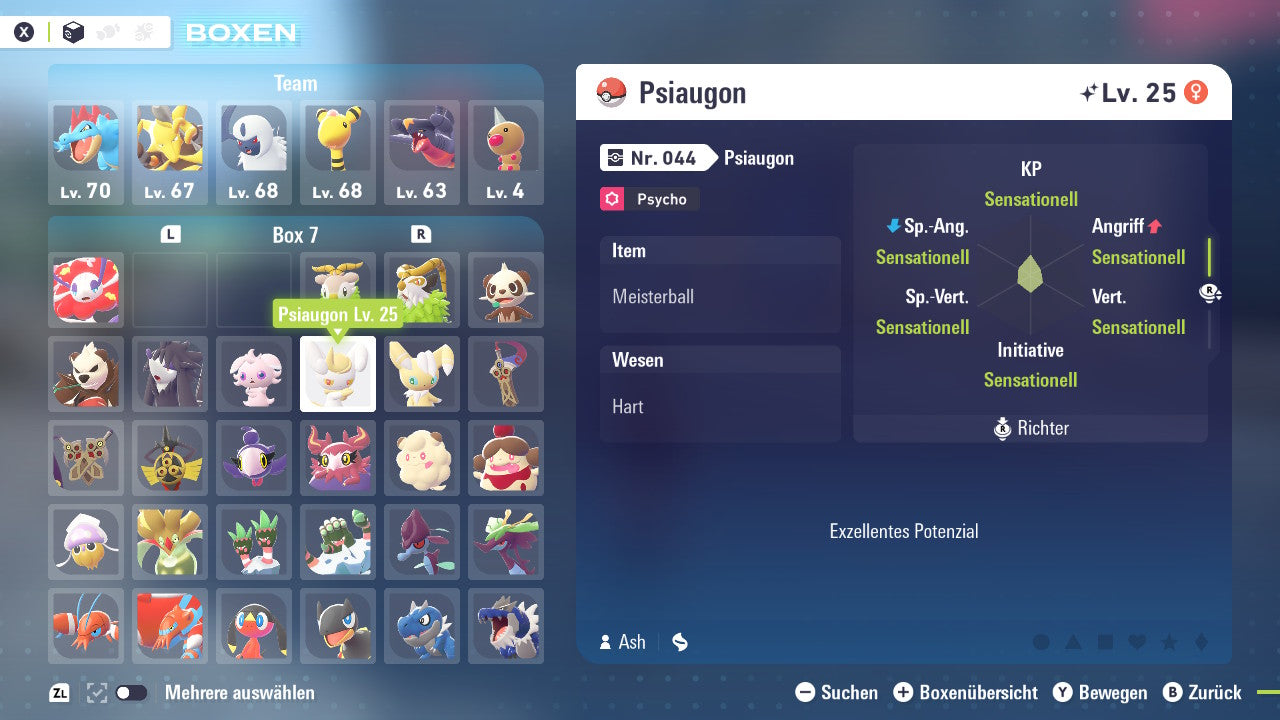1280x720 pixels.
Task: Click L to go to the previous box
Action: point(170,233)
